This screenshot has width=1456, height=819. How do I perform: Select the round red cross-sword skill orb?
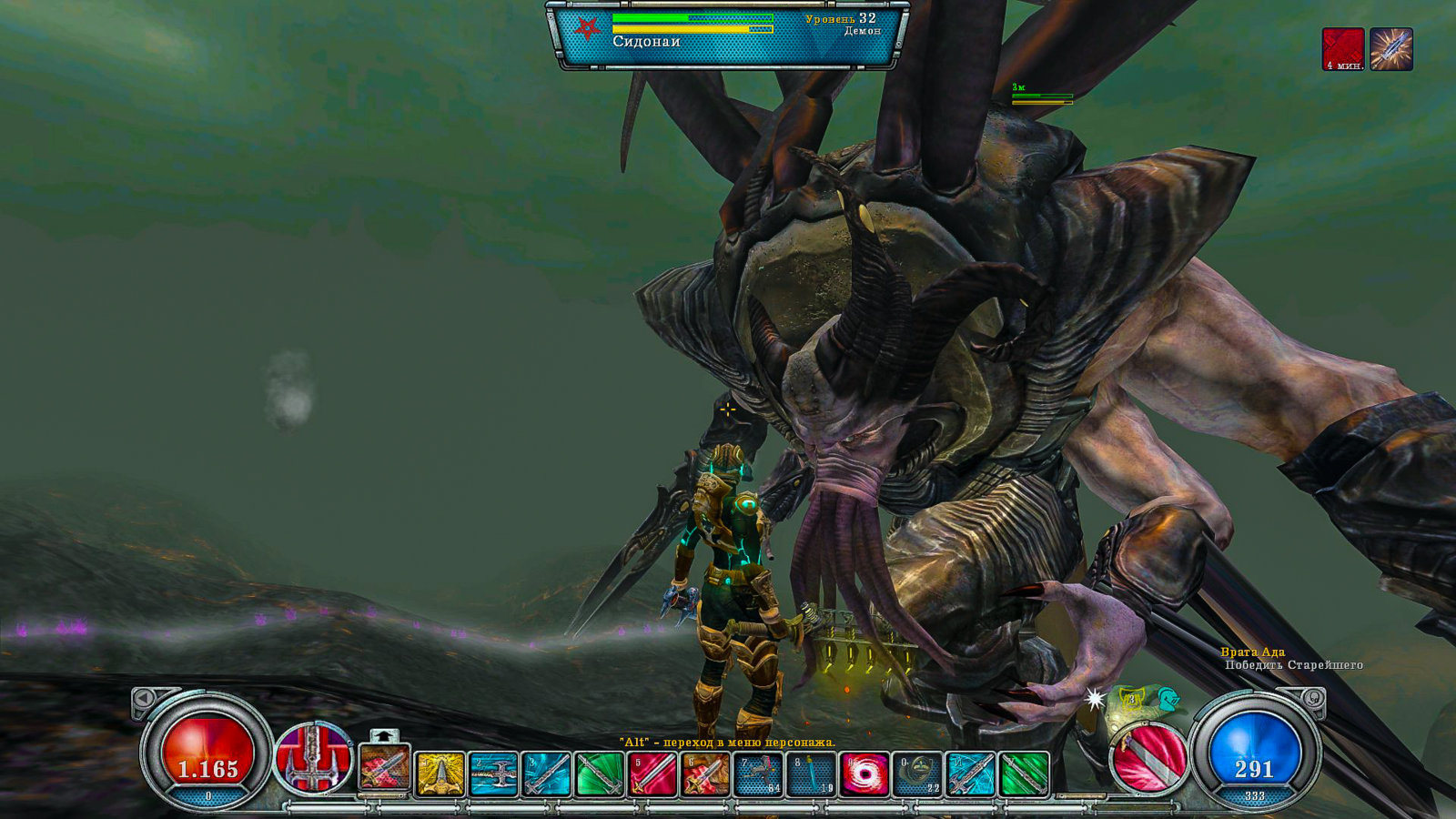[x=314, y=757]
